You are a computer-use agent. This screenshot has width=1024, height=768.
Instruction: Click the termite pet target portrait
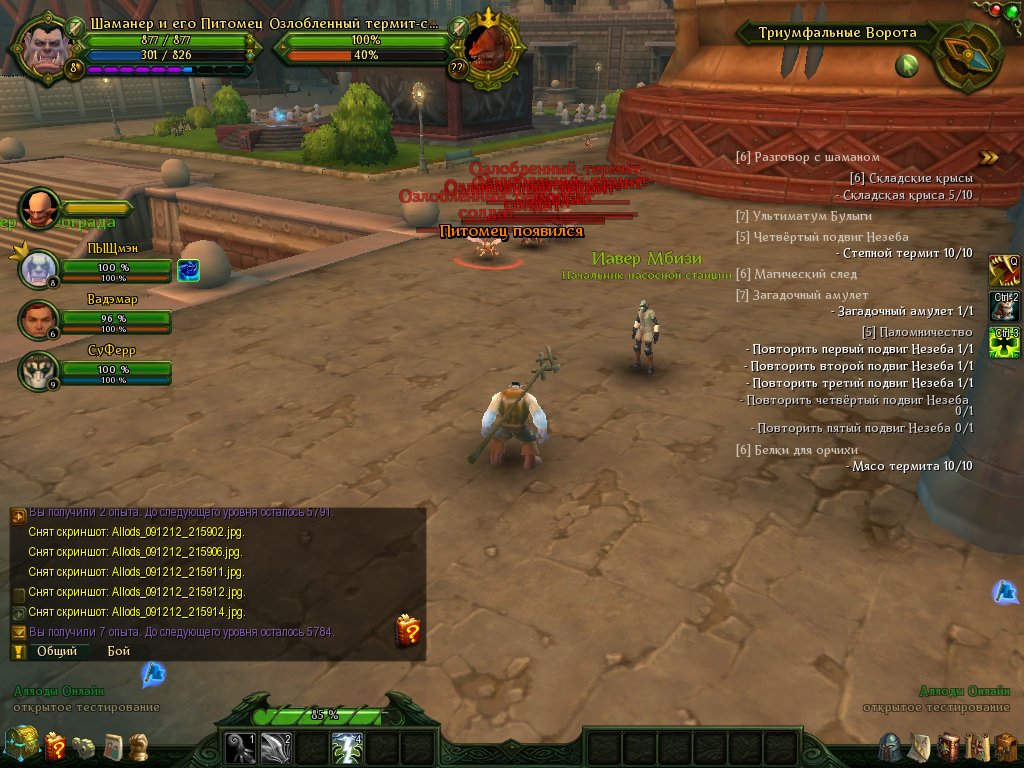(x=492, y=46)
